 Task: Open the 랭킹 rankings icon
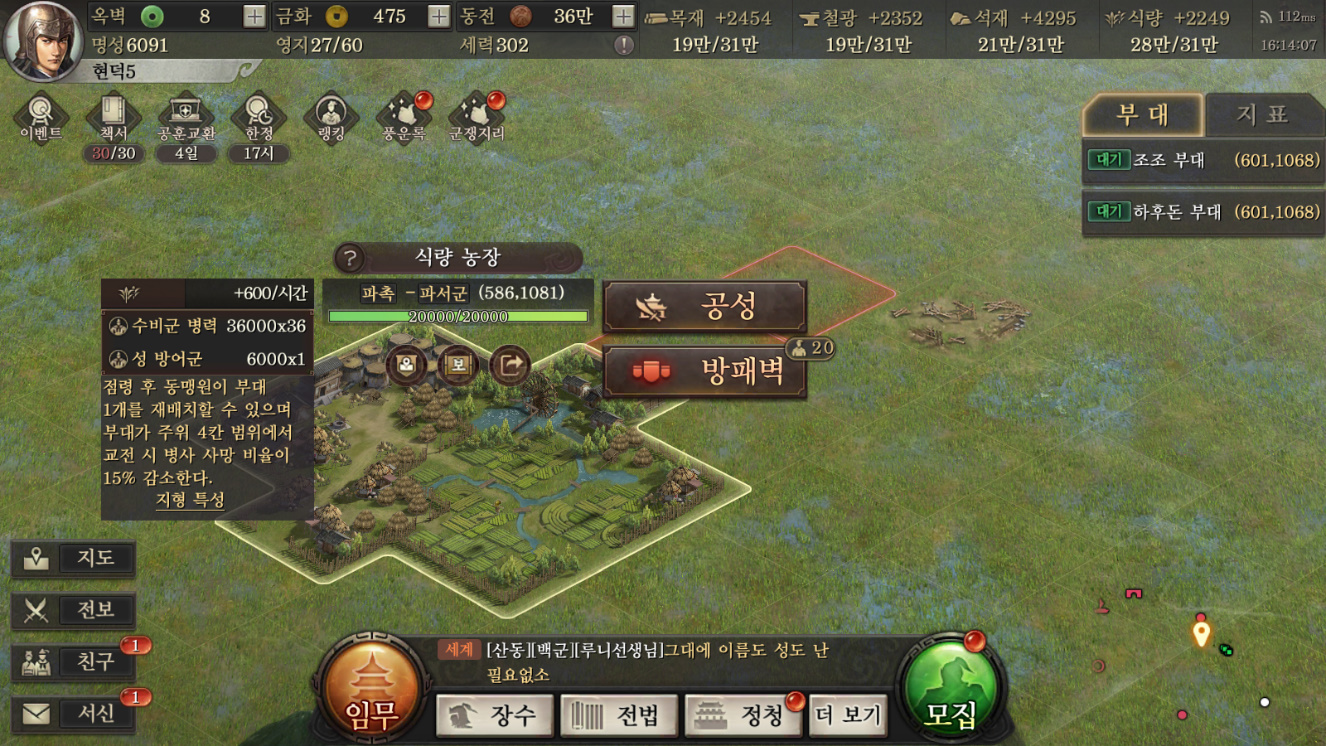(331, 118)
